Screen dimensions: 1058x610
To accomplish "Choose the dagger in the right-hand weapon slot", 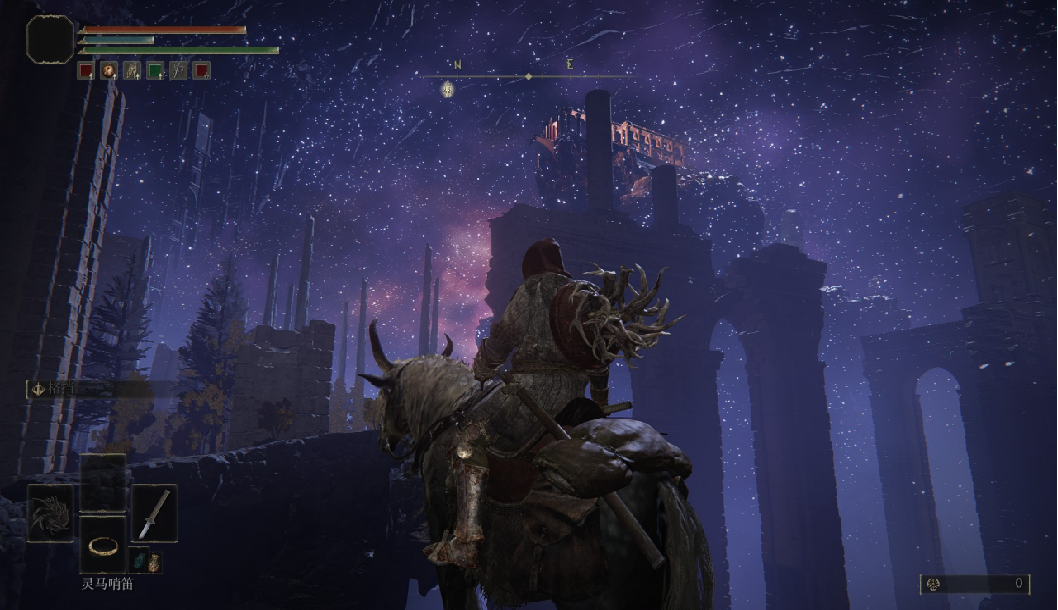I will coord(154,513).
